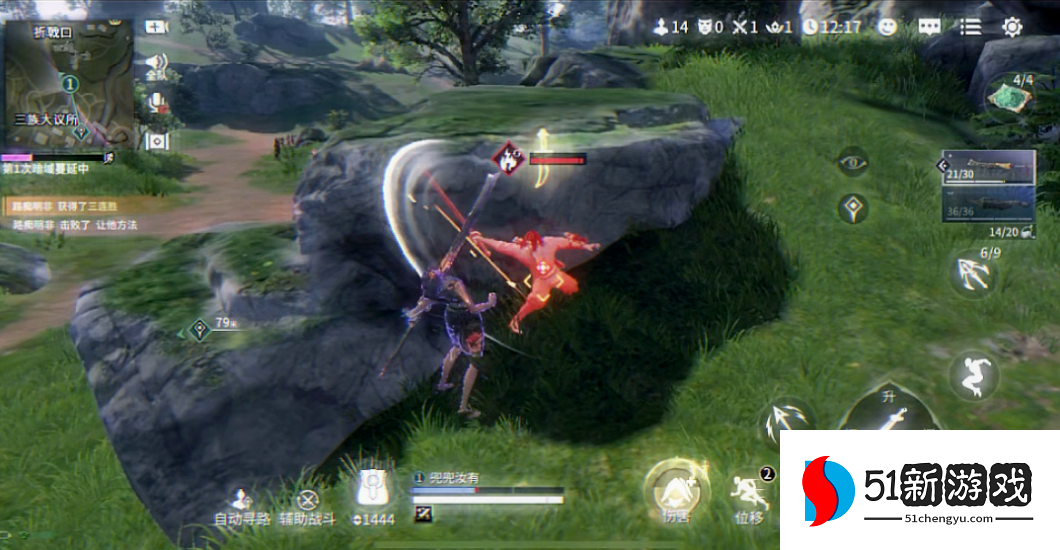Toggle the team voice speaker (全队)
The image size is (1060, 550).
(156, 65)
